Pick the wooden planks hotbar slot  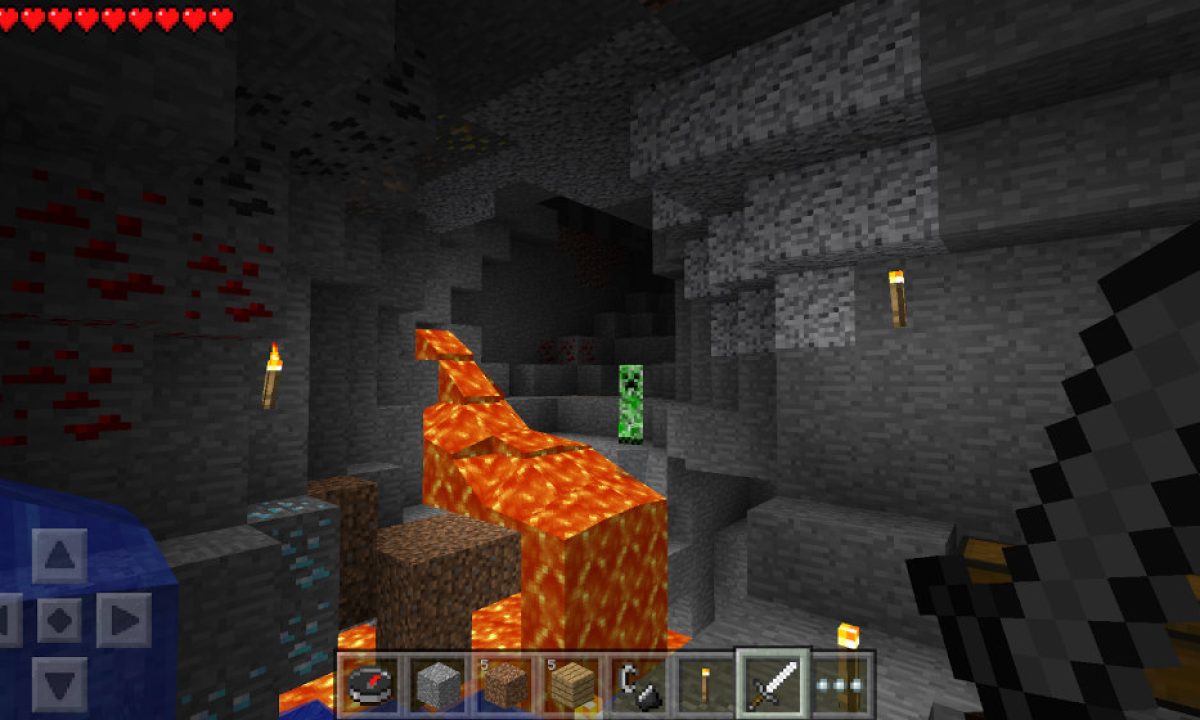click(x=571, y=685)
